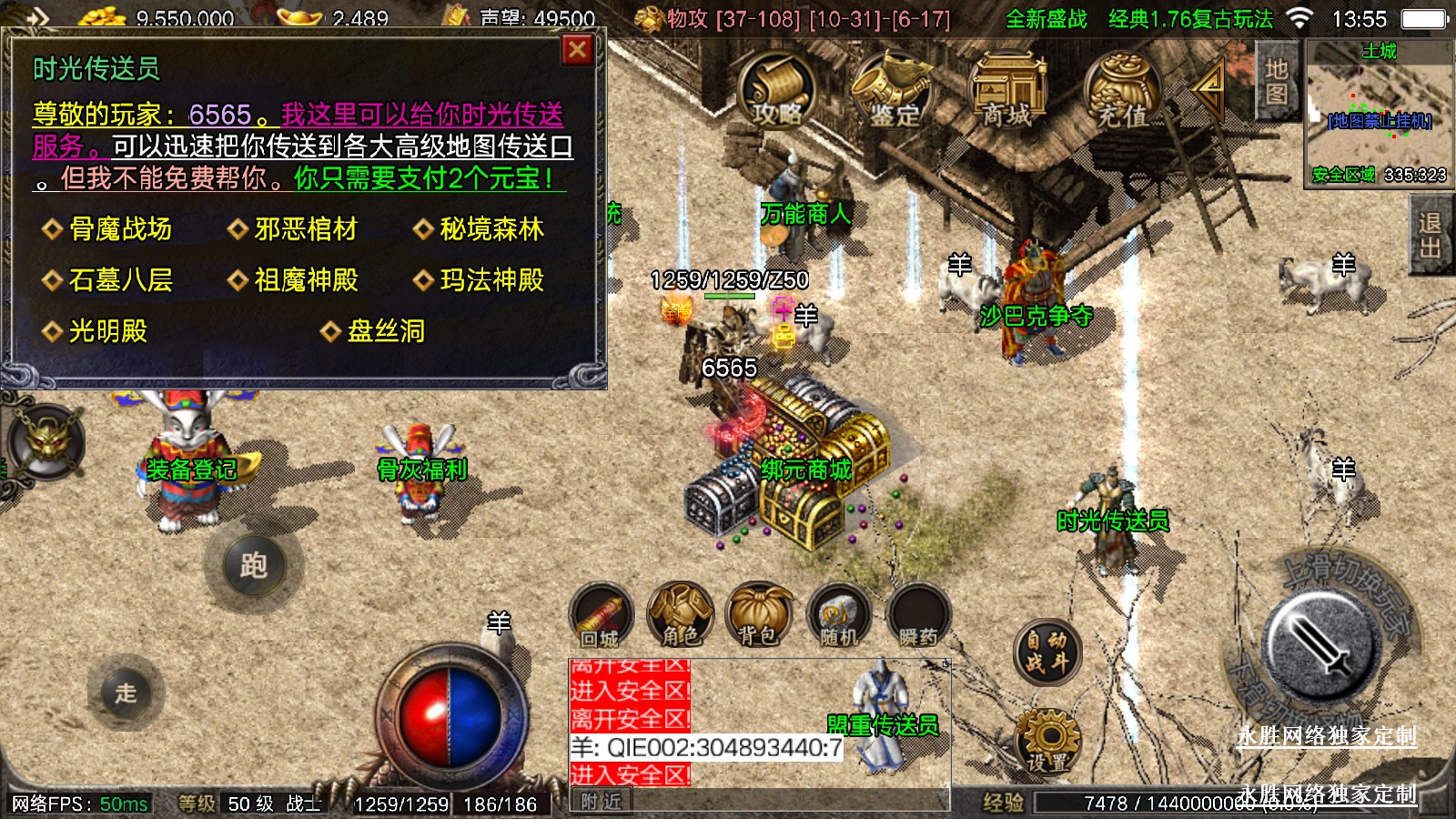Select 邪恶棺材 teleport option
Viewport: 1456px width, 819px height.
(306, 229)
